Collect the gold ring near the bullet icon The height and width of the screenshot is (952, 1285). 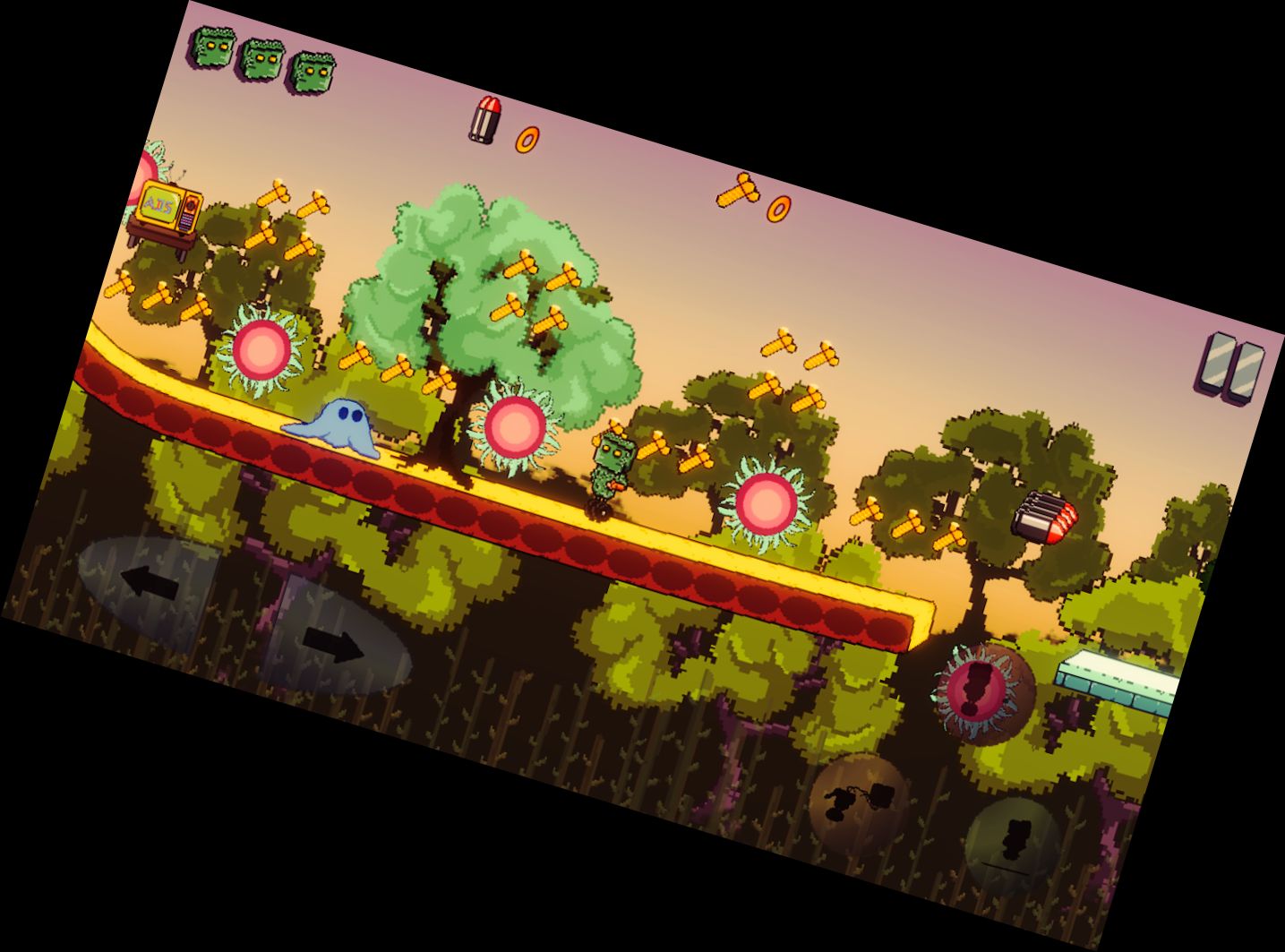527,139
